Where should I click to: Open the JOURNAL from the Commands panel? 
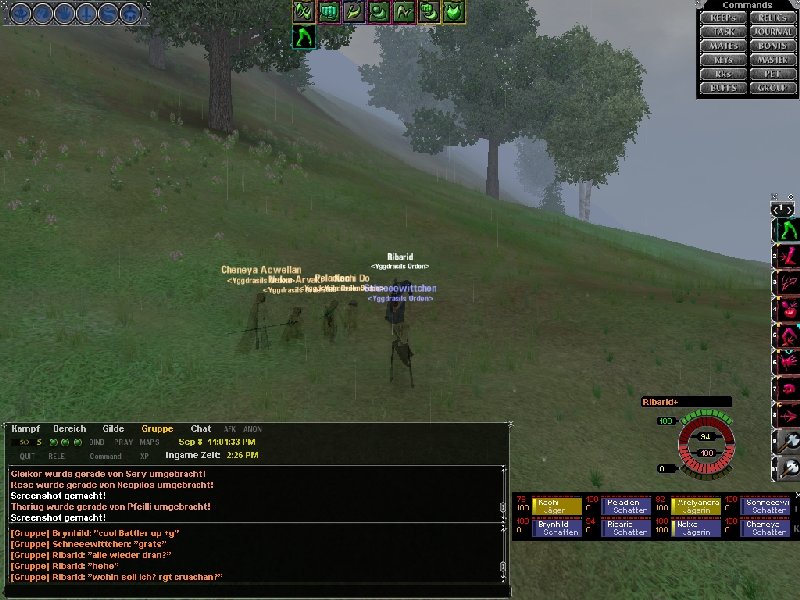point(771,32)
